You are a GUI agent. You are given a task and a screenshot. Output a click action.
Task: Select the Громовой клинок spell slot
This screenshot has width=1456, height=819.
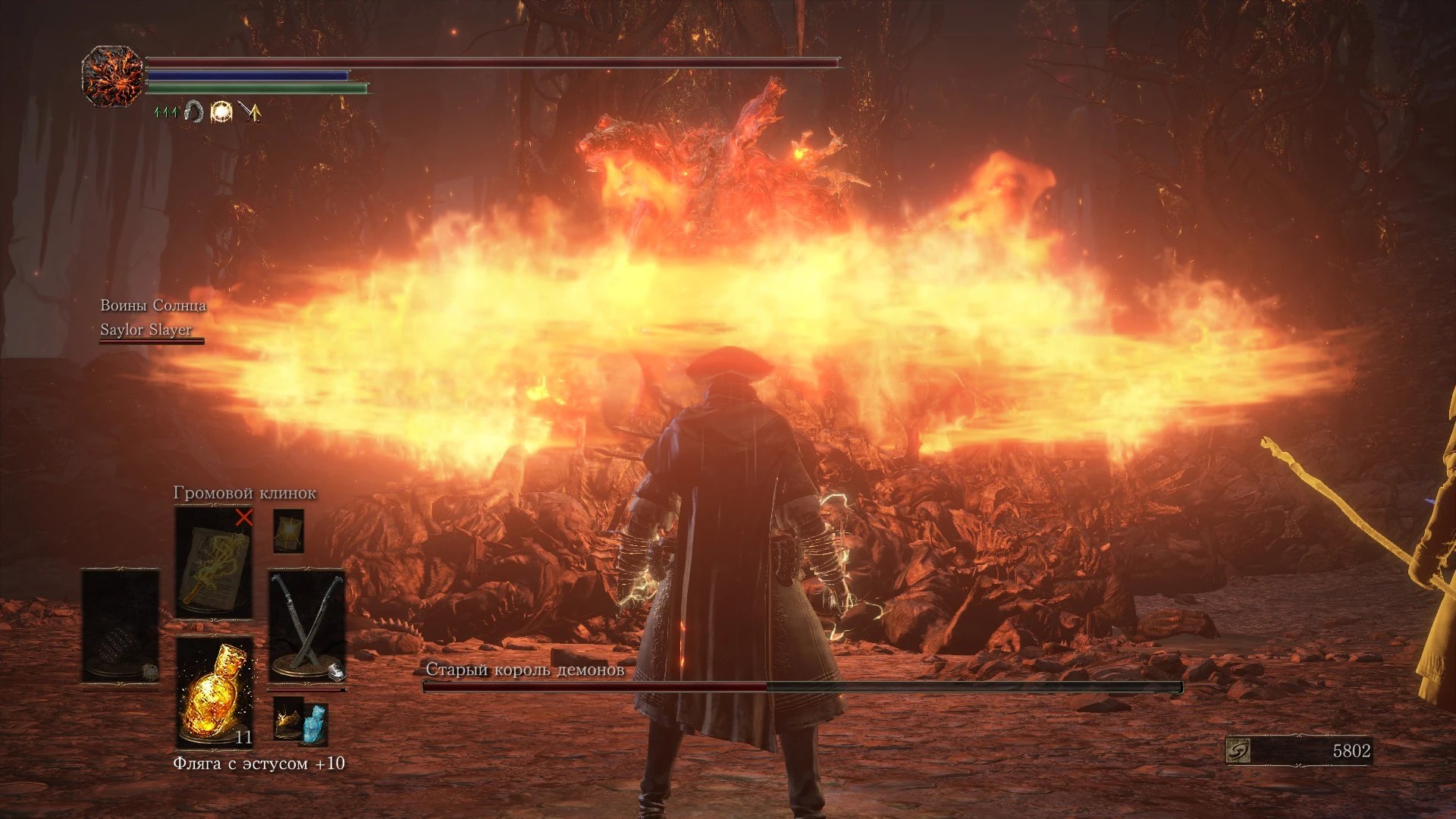(x=214, y=563)
